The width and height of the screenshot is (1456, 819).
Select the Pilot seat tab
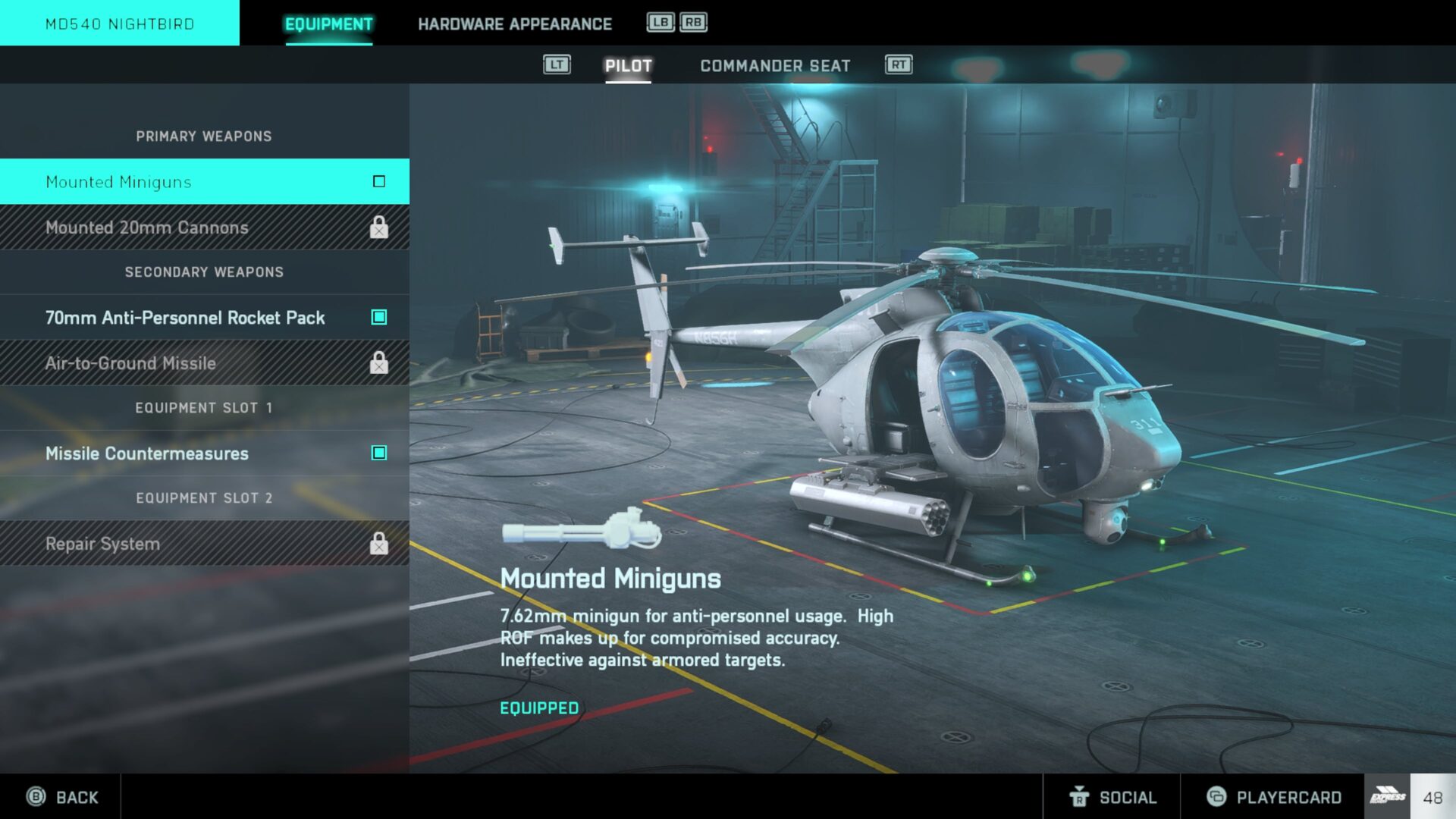[x=628, y=66]
